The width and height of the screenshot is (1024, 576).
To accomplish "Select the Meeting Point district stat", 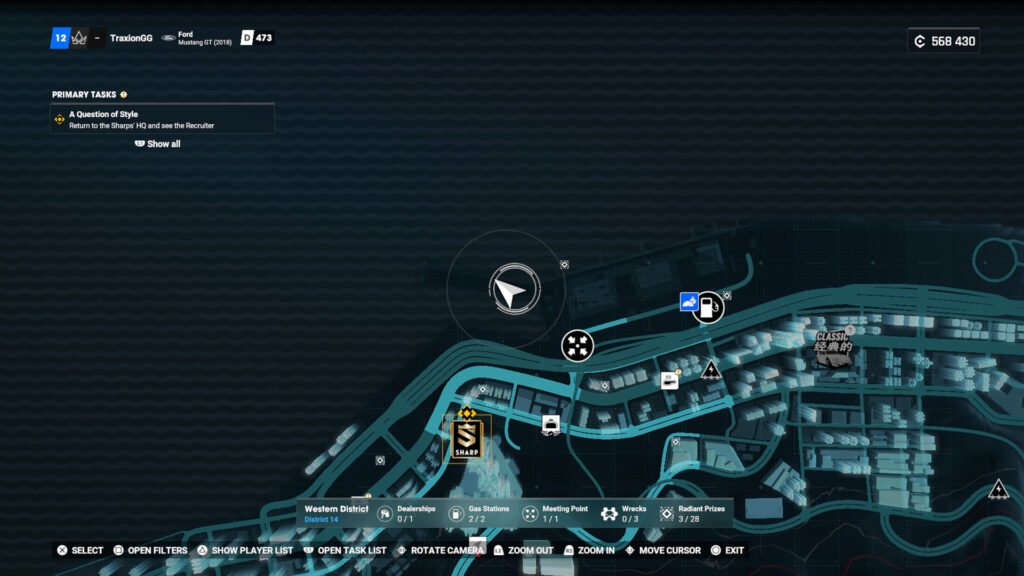I will (x=554, y=514).
